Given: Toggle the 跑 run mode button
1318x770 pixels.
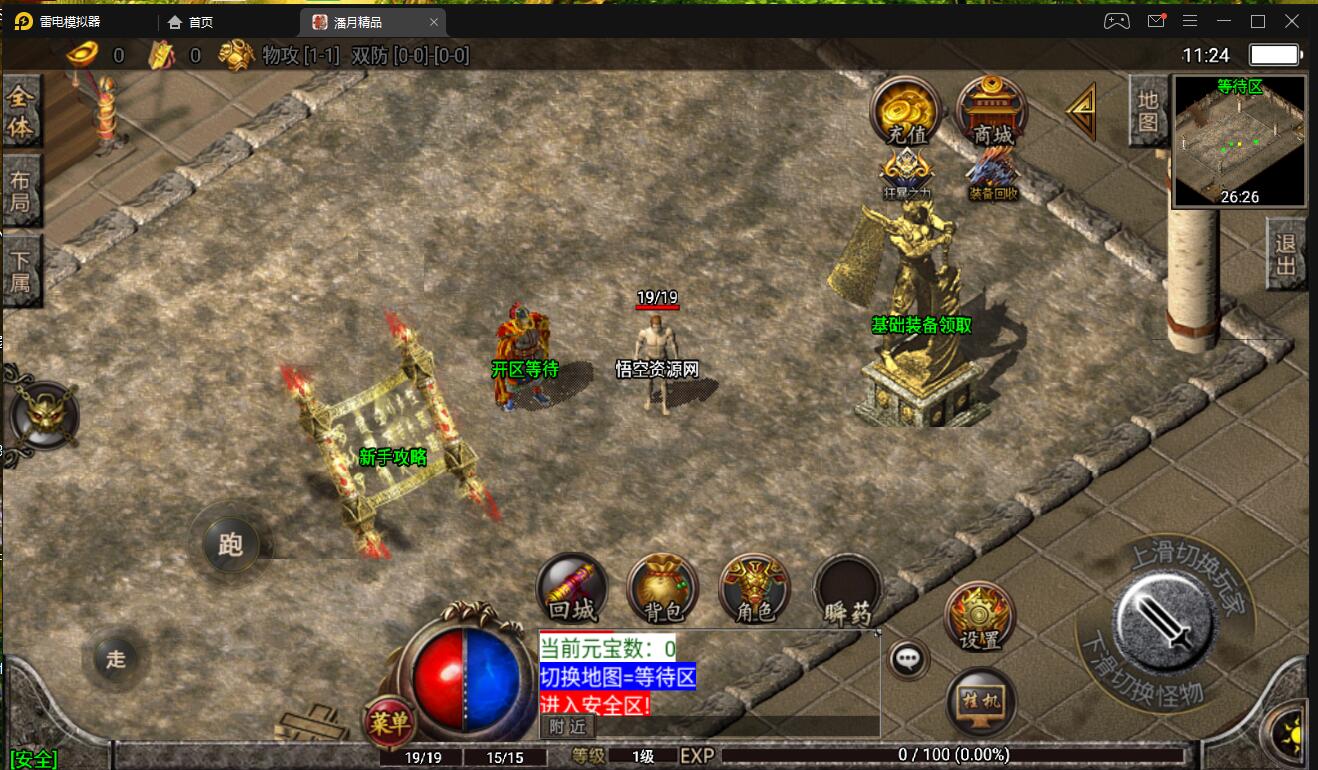Looking at the screenshot, I should [x=230, y=544].
